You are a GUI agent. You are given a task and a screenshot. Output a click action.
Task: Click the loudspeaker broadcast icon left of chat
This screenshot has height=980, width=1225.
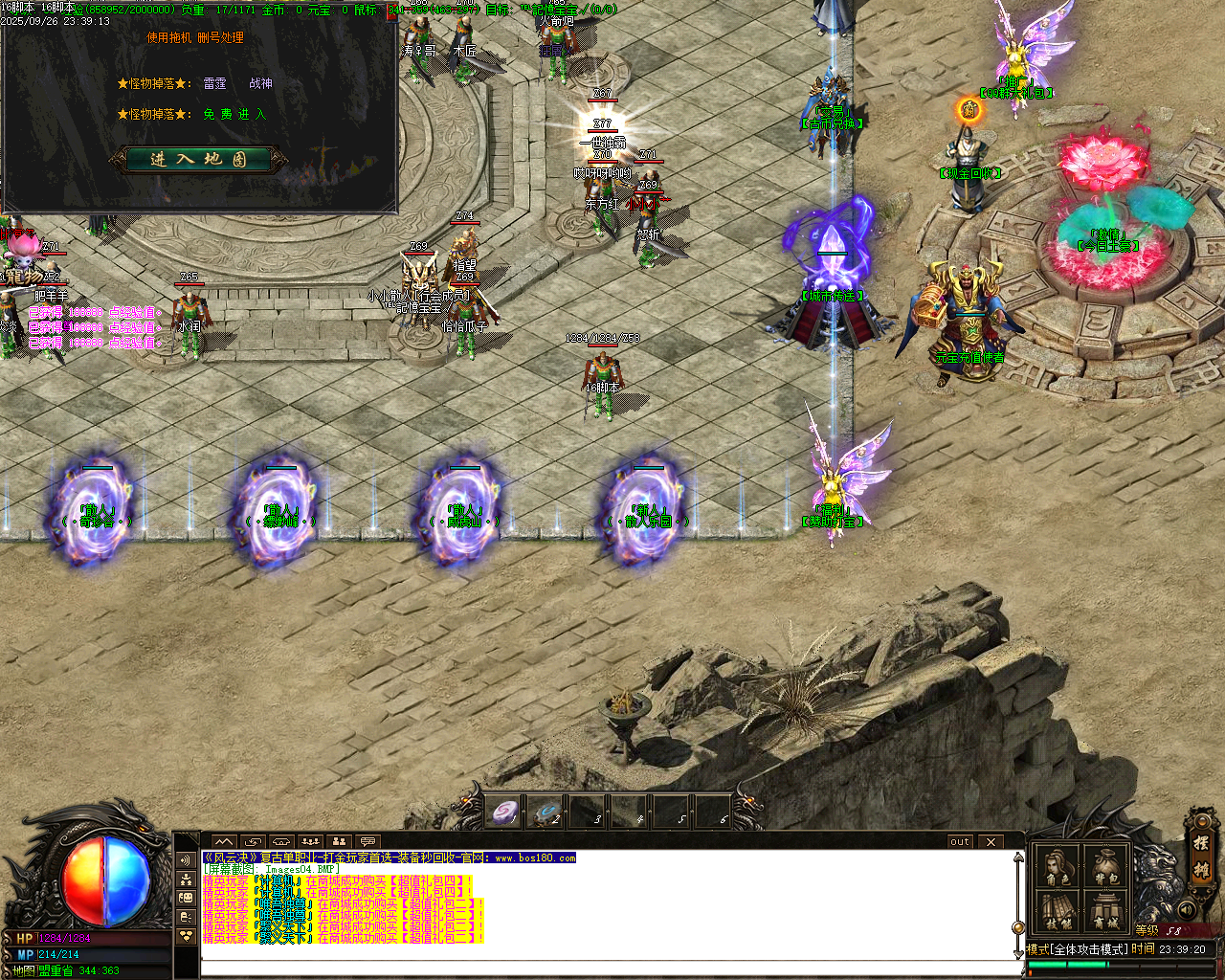(186, 860)
